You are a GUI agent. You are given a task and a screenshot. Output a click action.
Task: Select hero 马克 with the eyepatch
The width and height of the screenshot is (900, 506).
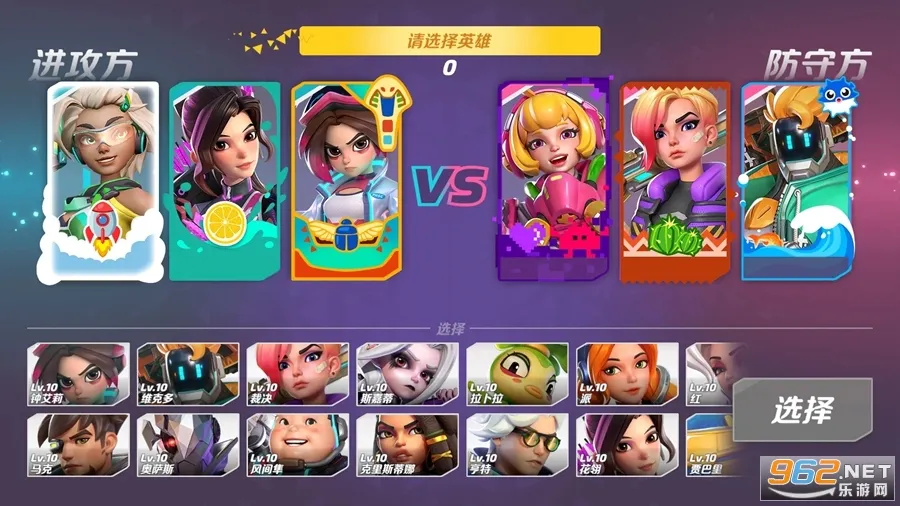coord(78,444)
